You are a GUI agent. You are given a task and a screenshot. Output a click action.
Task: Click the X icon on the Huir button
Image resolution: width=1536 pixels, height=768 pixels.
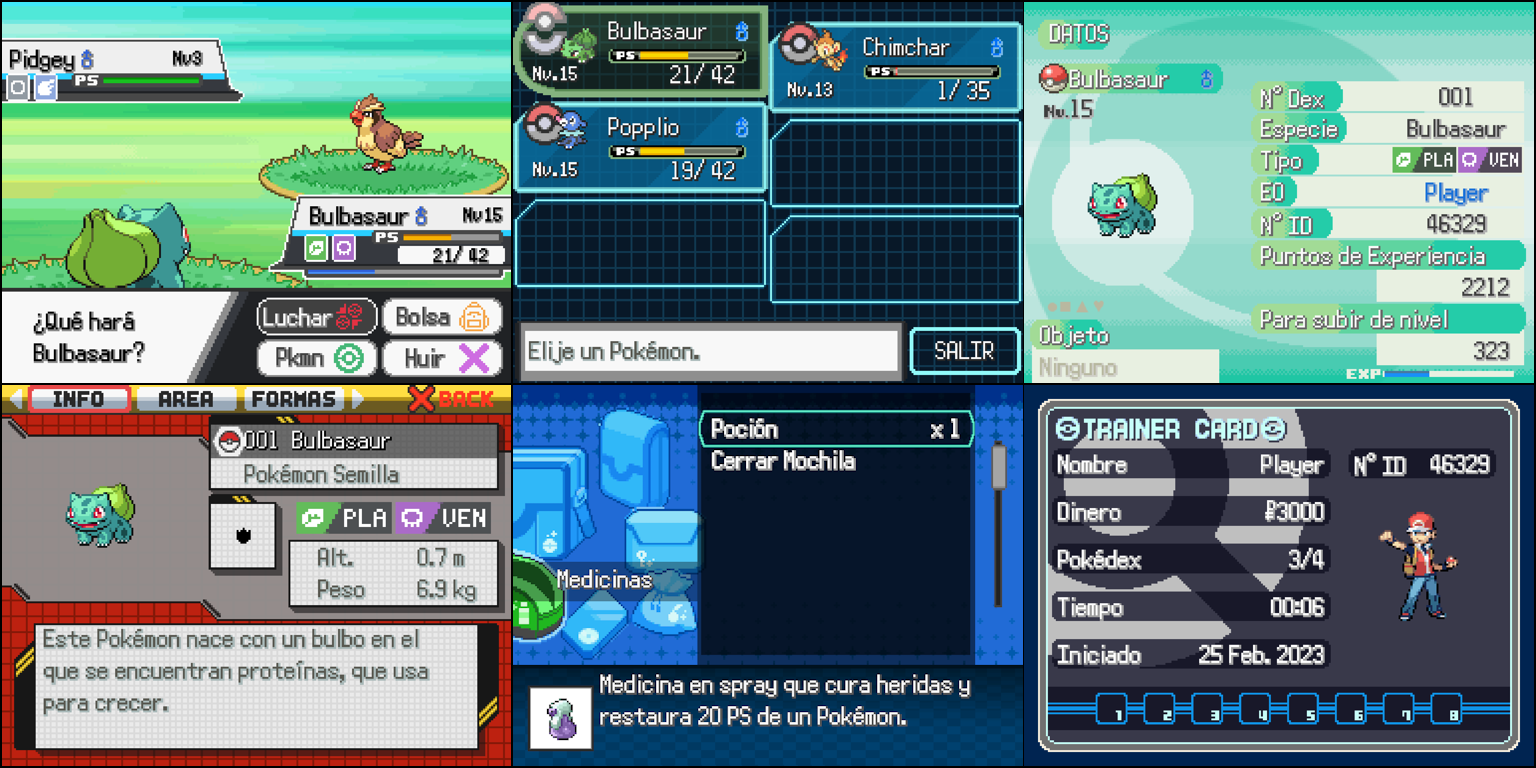pyautogui.click(x=472, y=358)
